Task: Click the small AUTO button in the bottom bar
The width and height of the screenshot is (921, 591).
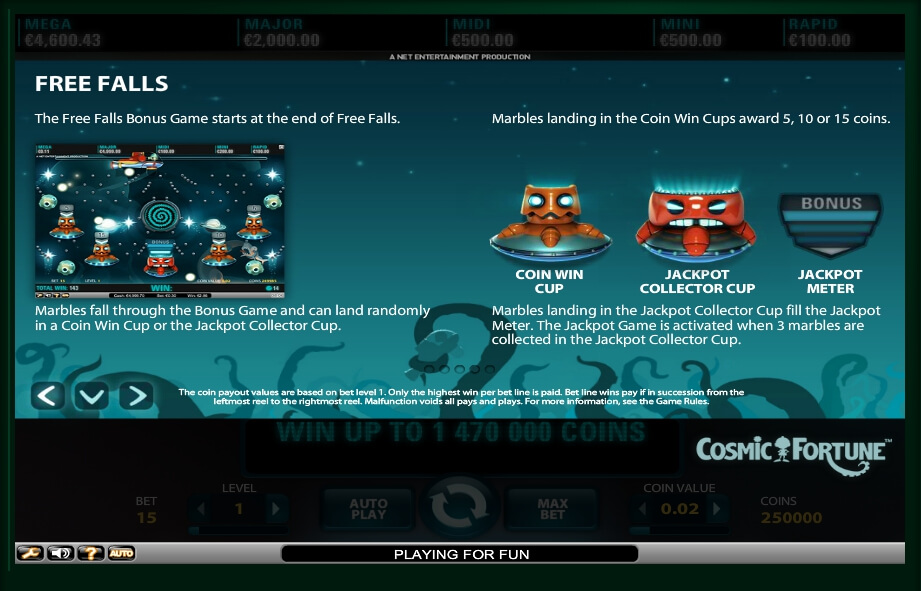Action: click(121, 553)
